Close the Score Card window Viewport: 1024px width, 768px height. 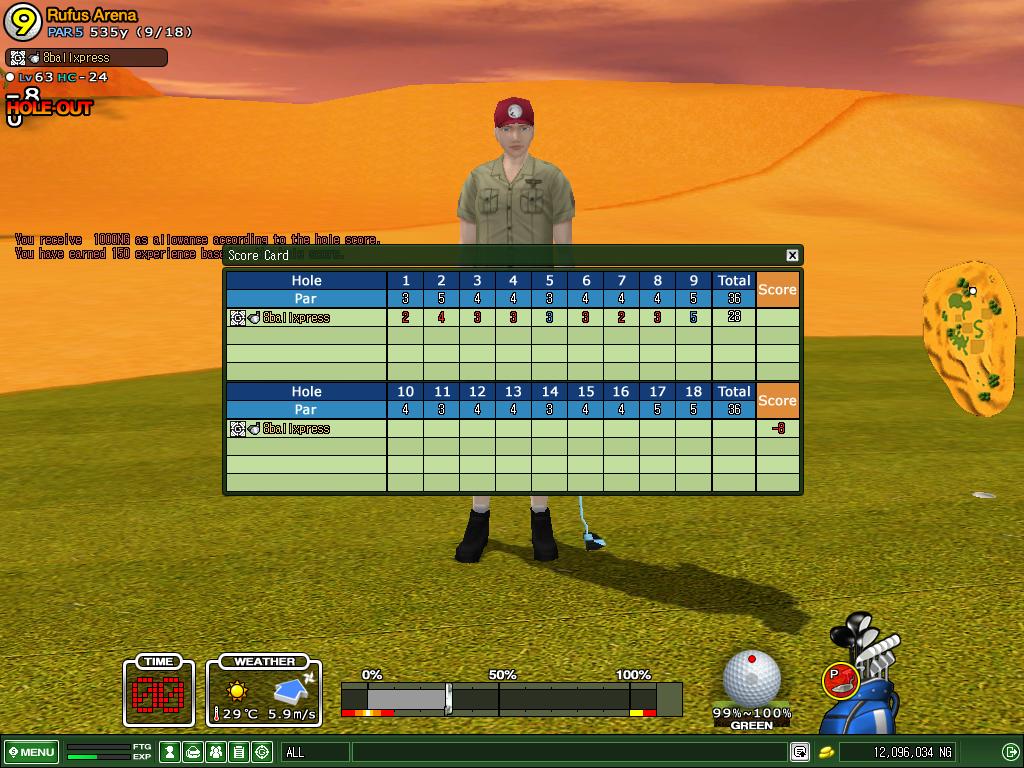[792, 255]
